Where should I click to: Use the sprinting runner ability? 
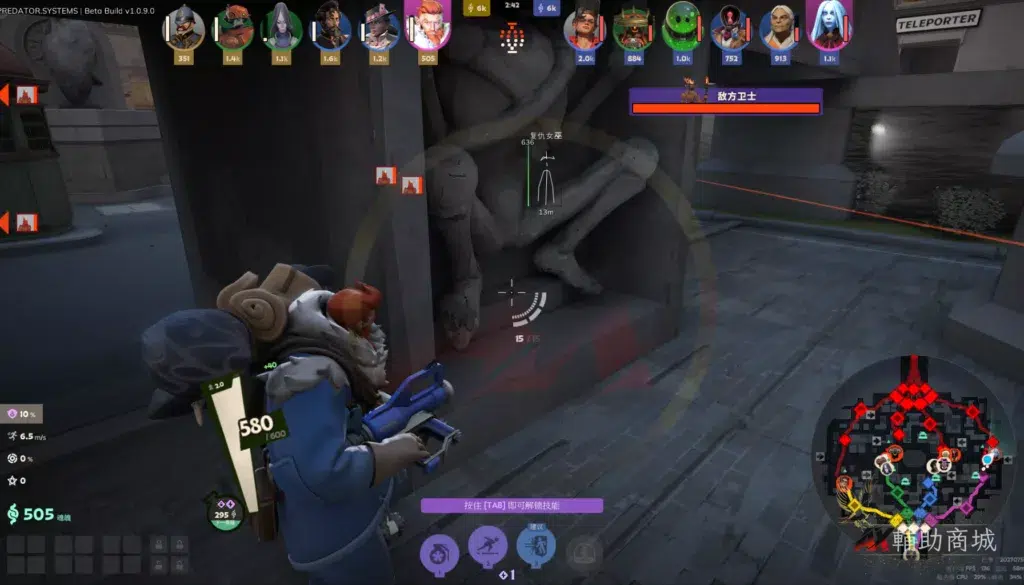click(488, 546)
